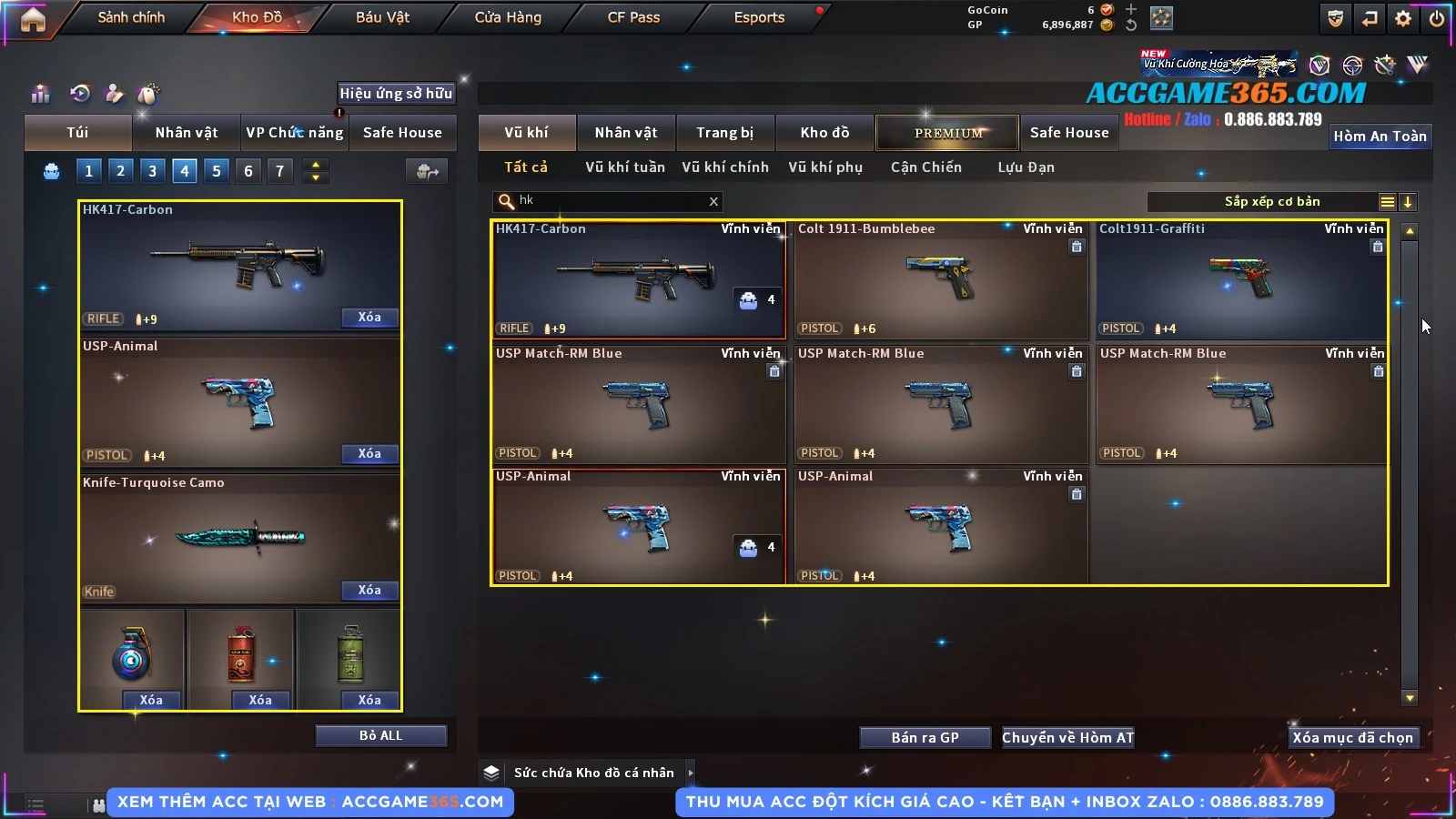The height and width of the screenshot is (819, 1456).
Task: Select bag number 5
Action: (217, 171)
